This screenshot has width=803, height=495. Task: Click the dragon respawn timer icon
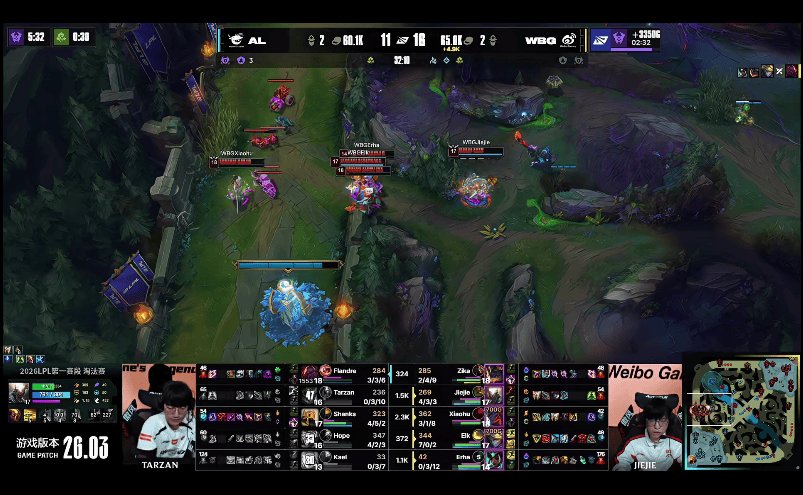point(60,37)
